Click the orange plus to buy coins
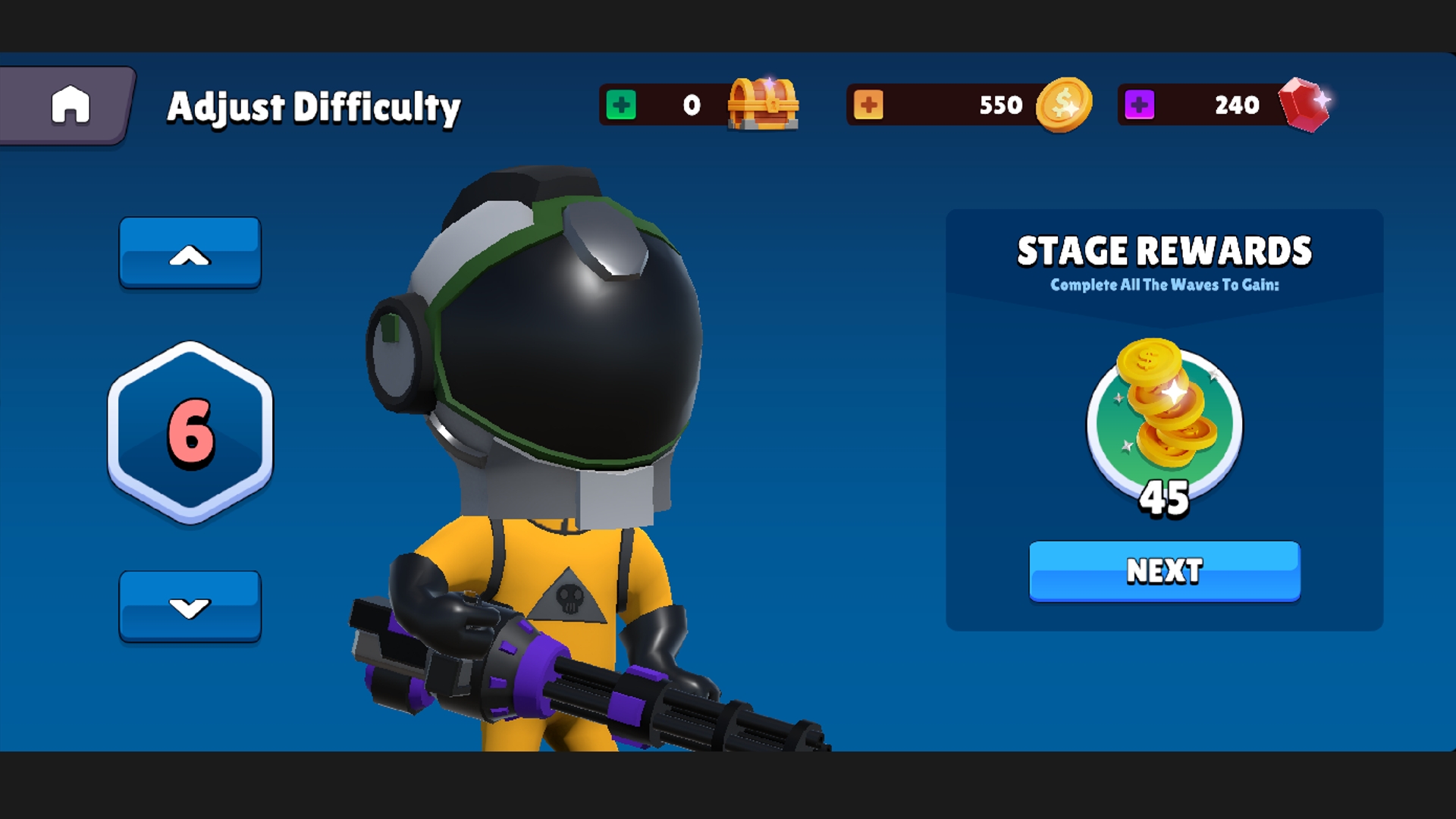Image resolution: width=1456 pixels, height=819 pixels. [x=871, y=105]
